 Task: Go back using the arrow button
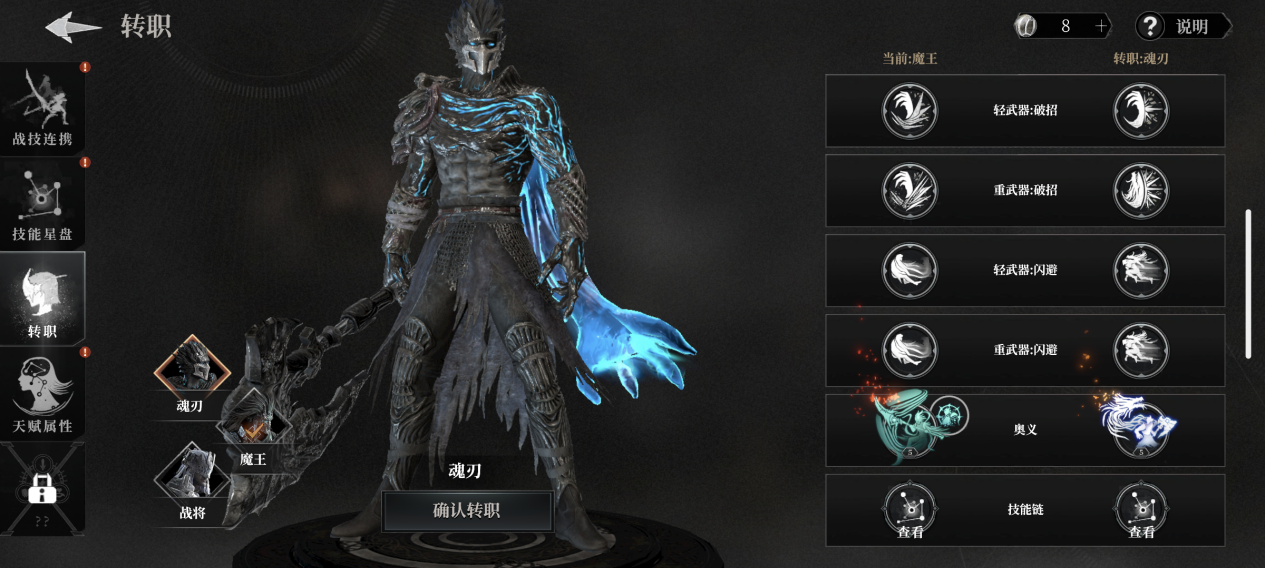(73, 27)
